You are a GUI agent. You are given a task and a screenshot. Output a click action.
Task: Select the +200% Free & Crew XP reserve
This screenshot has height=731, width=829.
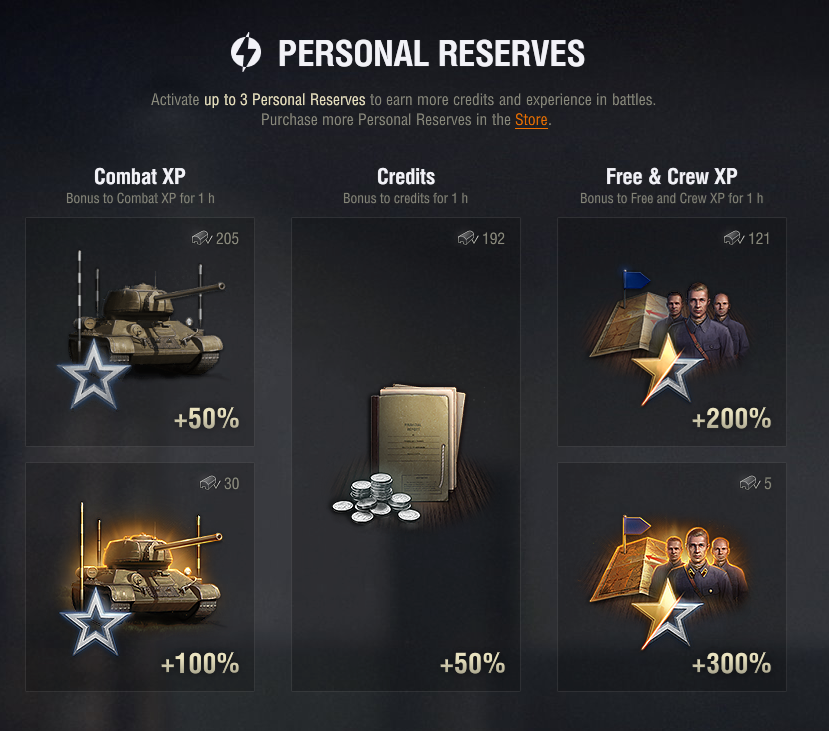tap(672, 332)
